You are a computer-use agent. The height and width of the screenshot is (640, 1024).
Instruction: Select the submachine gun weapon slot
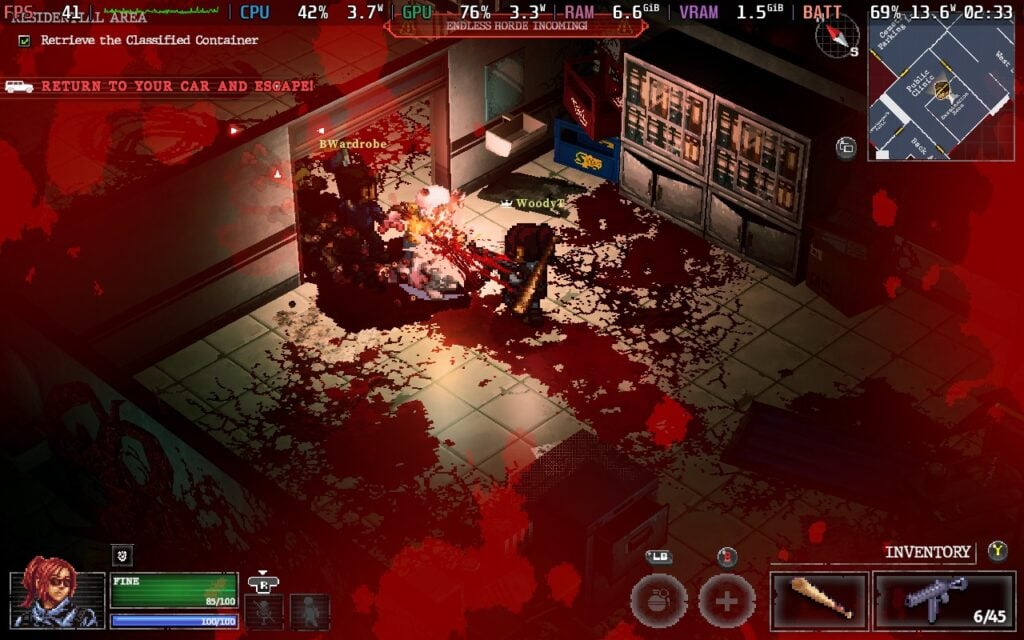(945, 600)
